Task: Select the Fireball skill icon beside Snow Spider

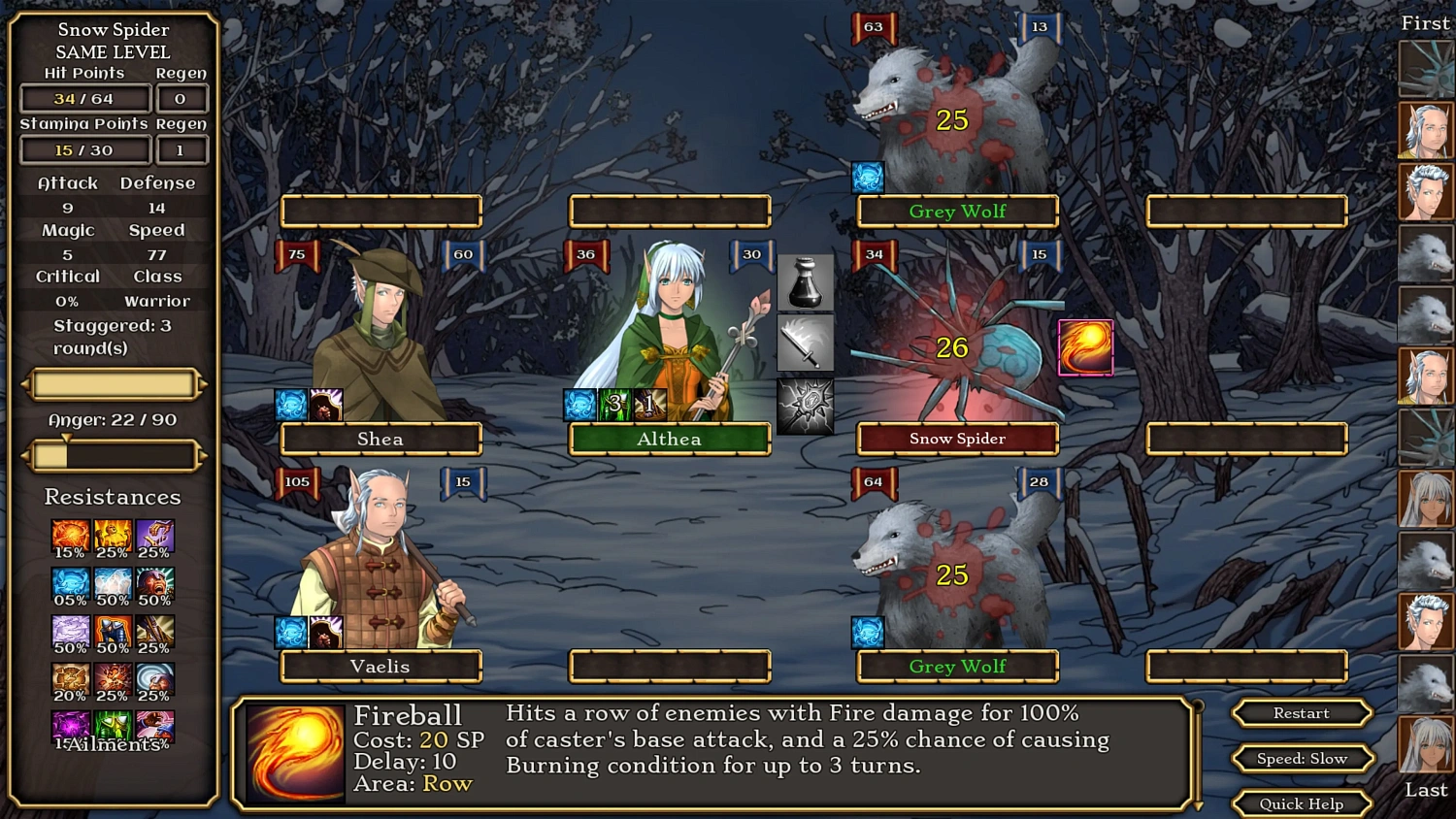Action: click(1086, 346)
